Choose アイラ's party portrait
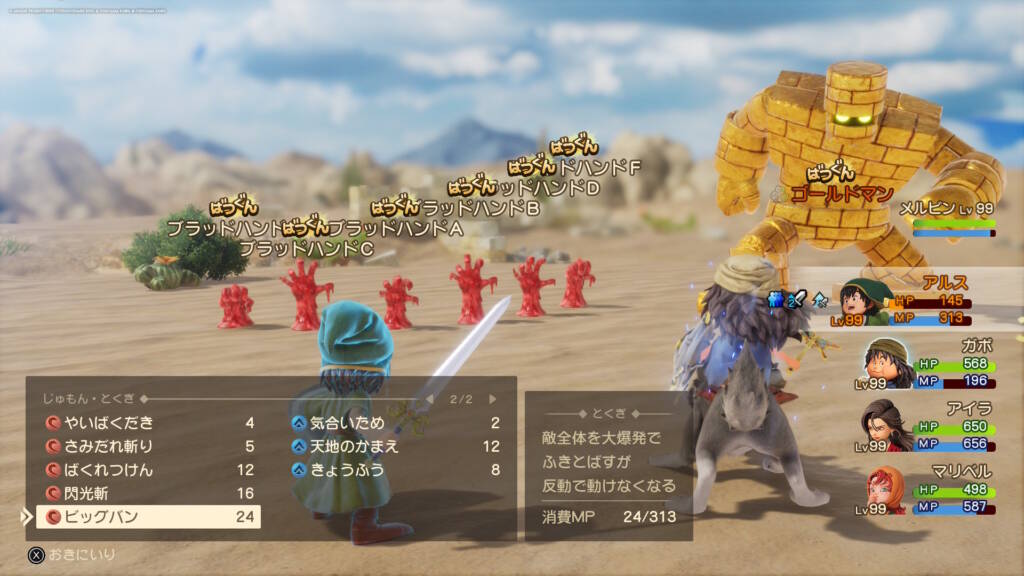The height and width of the screenshot is (576, 1024). [x=888, y=424]
